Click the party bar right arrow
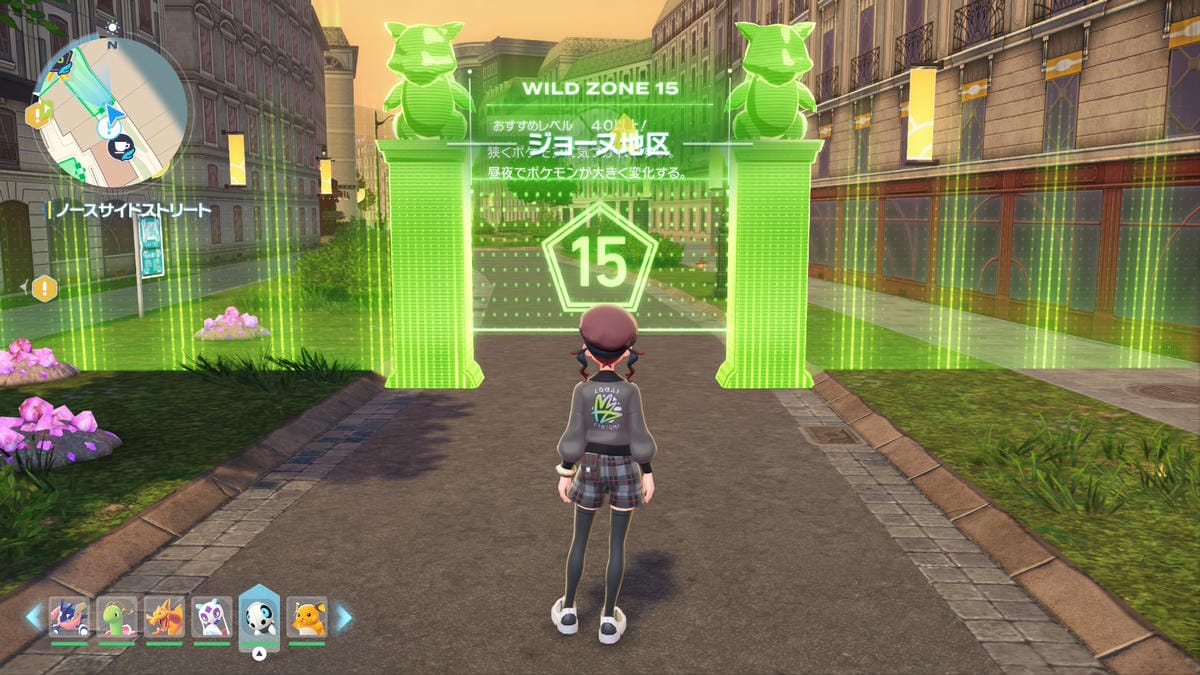This screenshot has width=1200, height=675. pyautogui.click(x=343, y=617)
